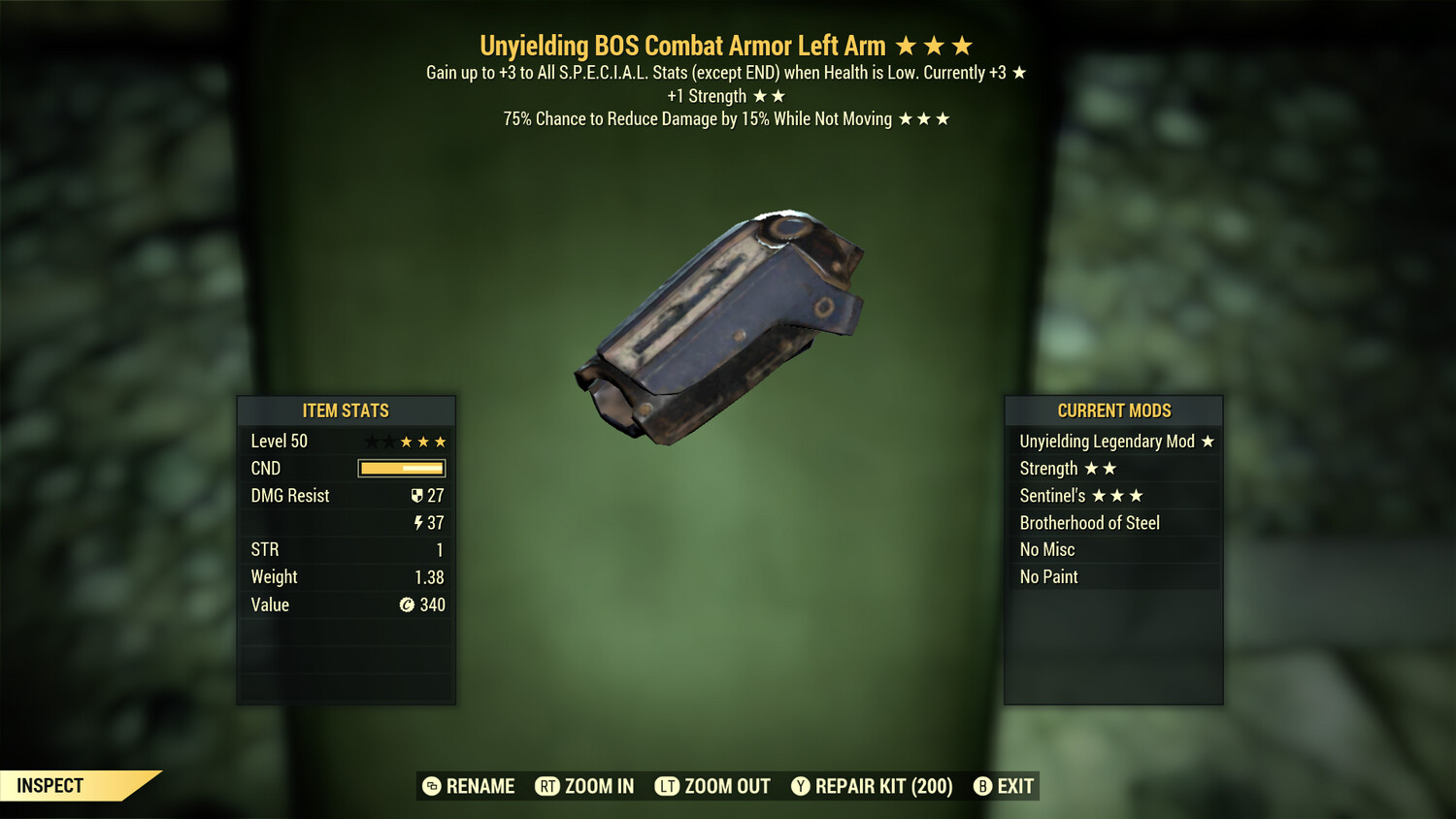Exit the inspect screen
This screenshot has height=819, width=1456.
[x=1004, y=786]
